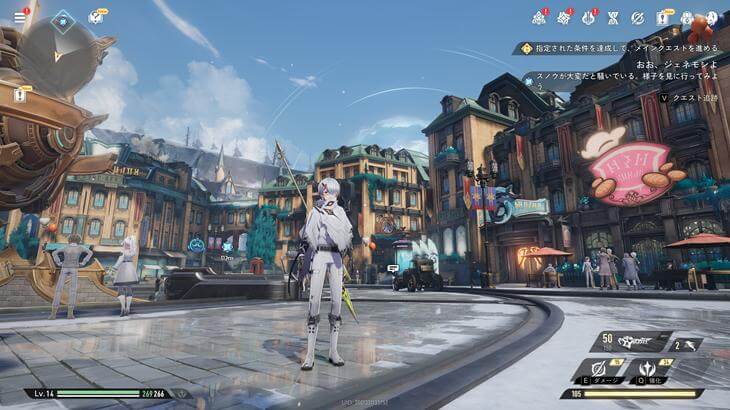Open the exclamation card icon tagged New

pyautogui.click(x=663, y=17)
